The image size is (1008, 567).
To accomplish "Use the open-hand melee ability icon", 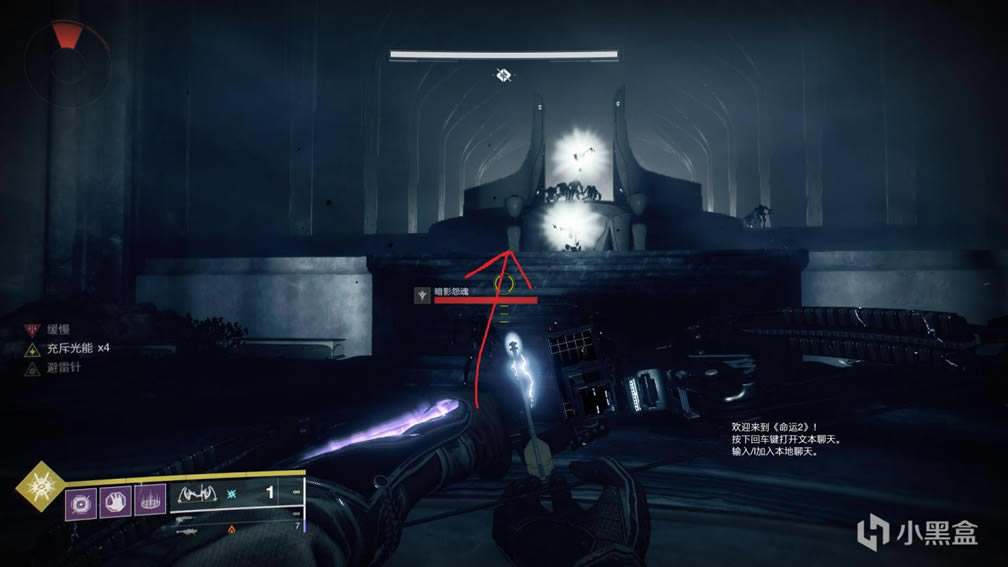I will coord(114,501).
